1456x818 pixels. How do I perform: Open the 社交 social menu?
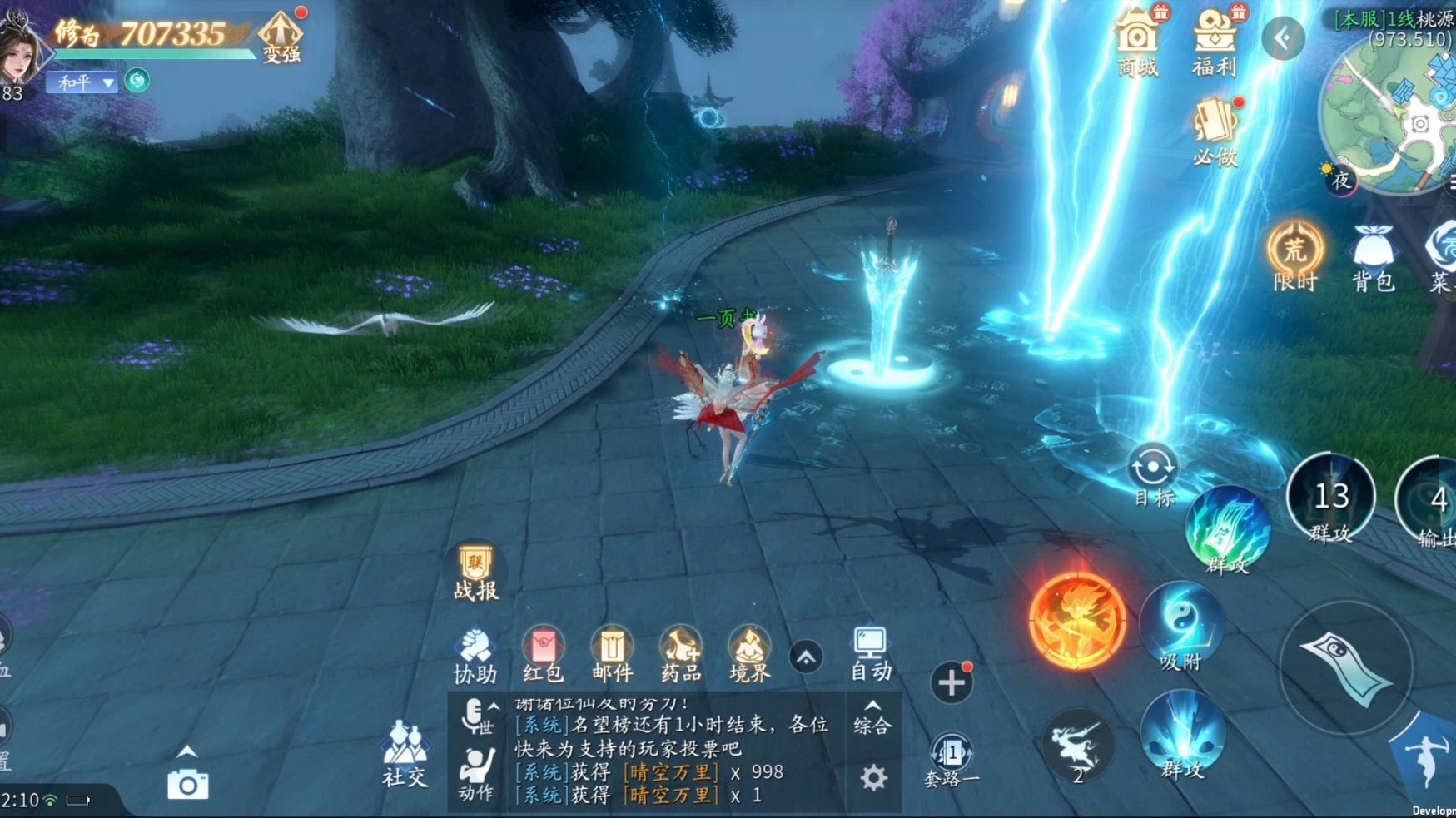[x=405, y=753]
